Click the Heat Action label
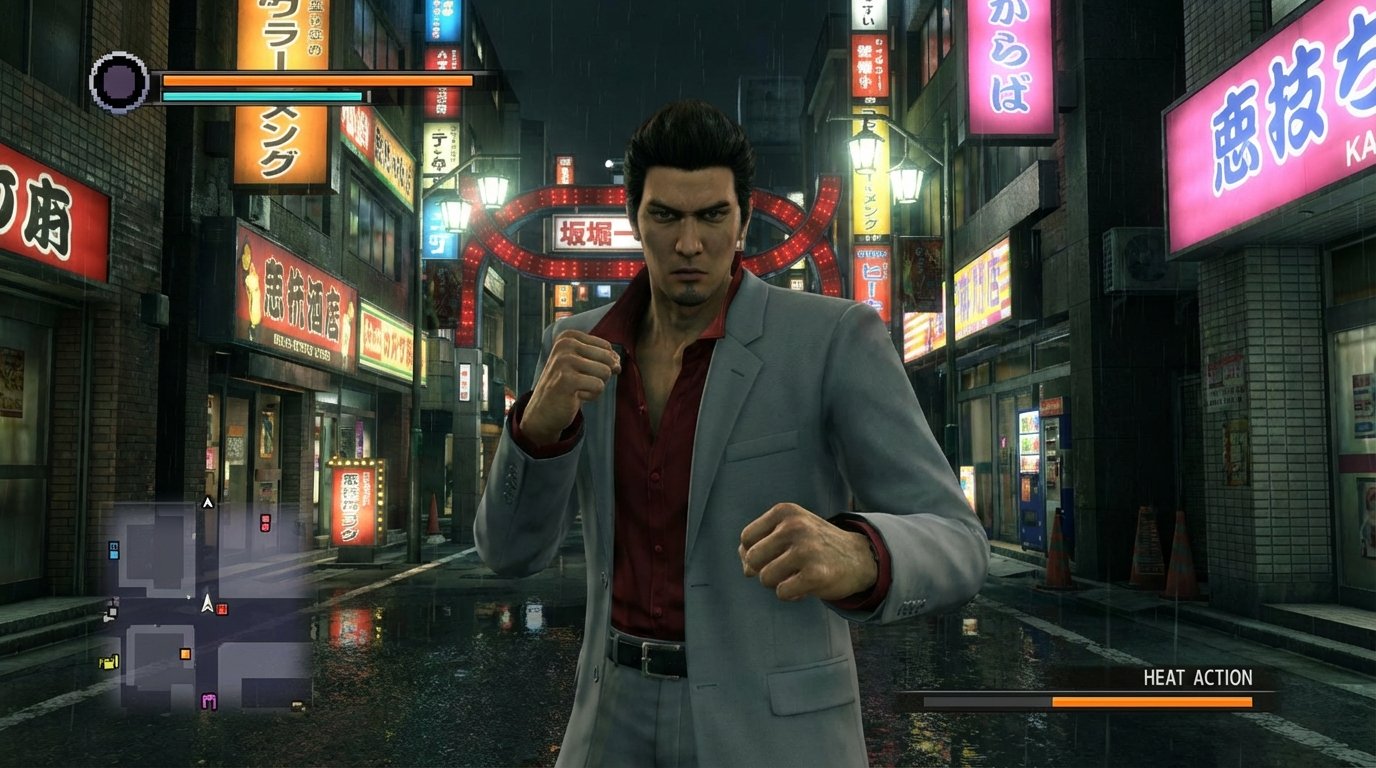The width and height of the screenshot is (1376, 768). pyautogui.click(x=1197, y=678)
